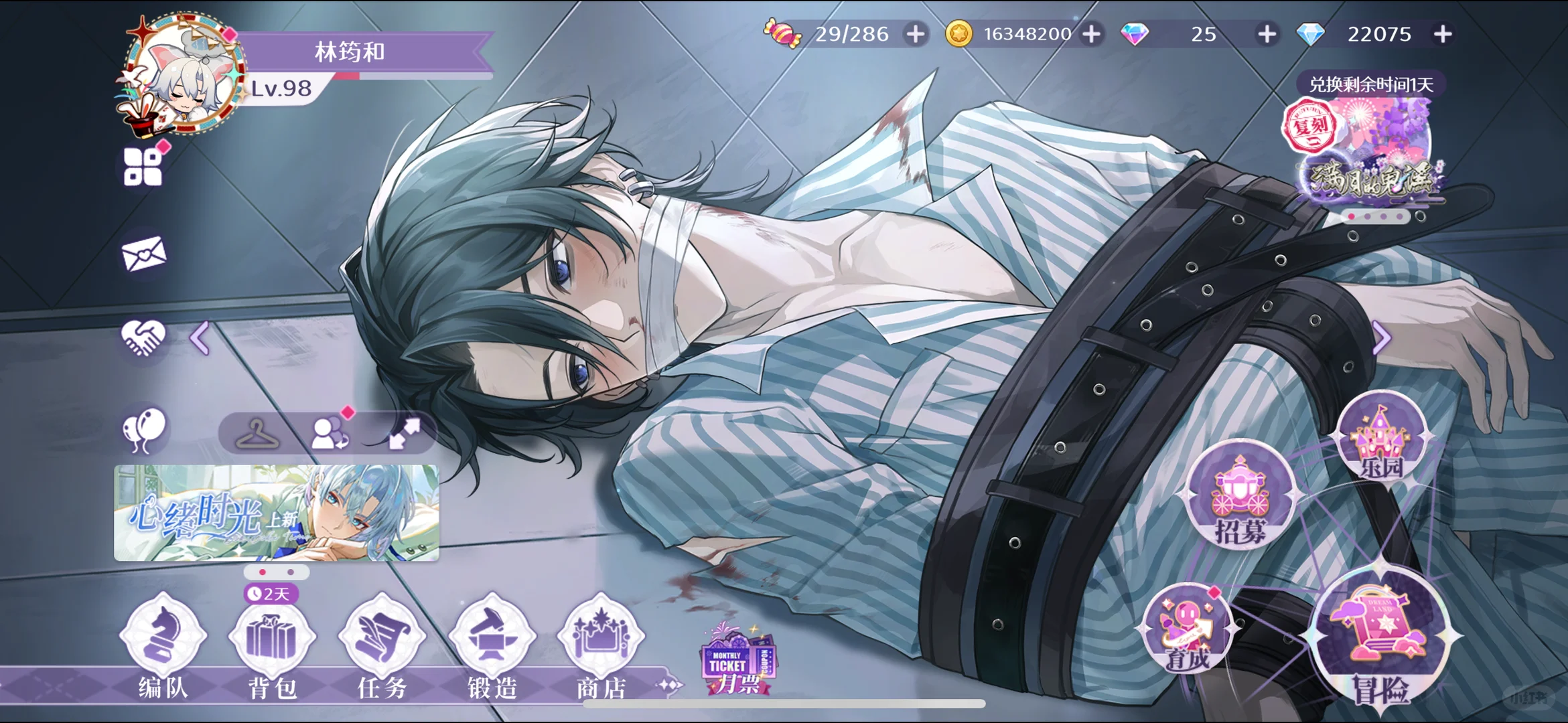Enter the 商店 shop

[601, 643]
